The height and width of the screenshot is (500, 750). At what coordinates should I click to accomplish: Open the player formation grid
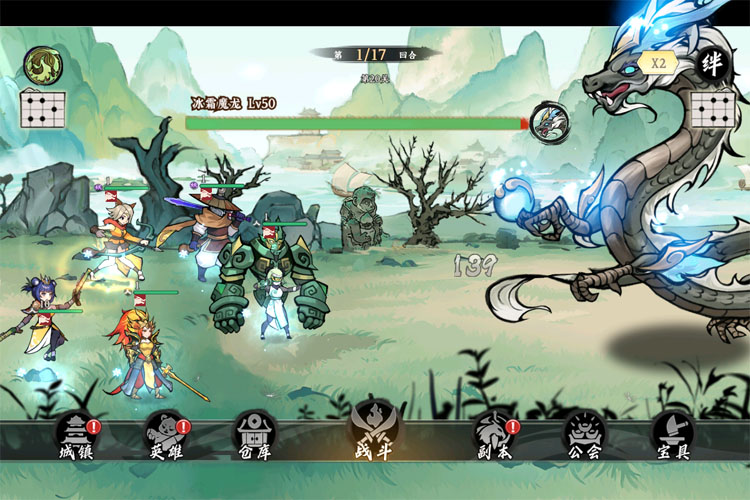42,108
